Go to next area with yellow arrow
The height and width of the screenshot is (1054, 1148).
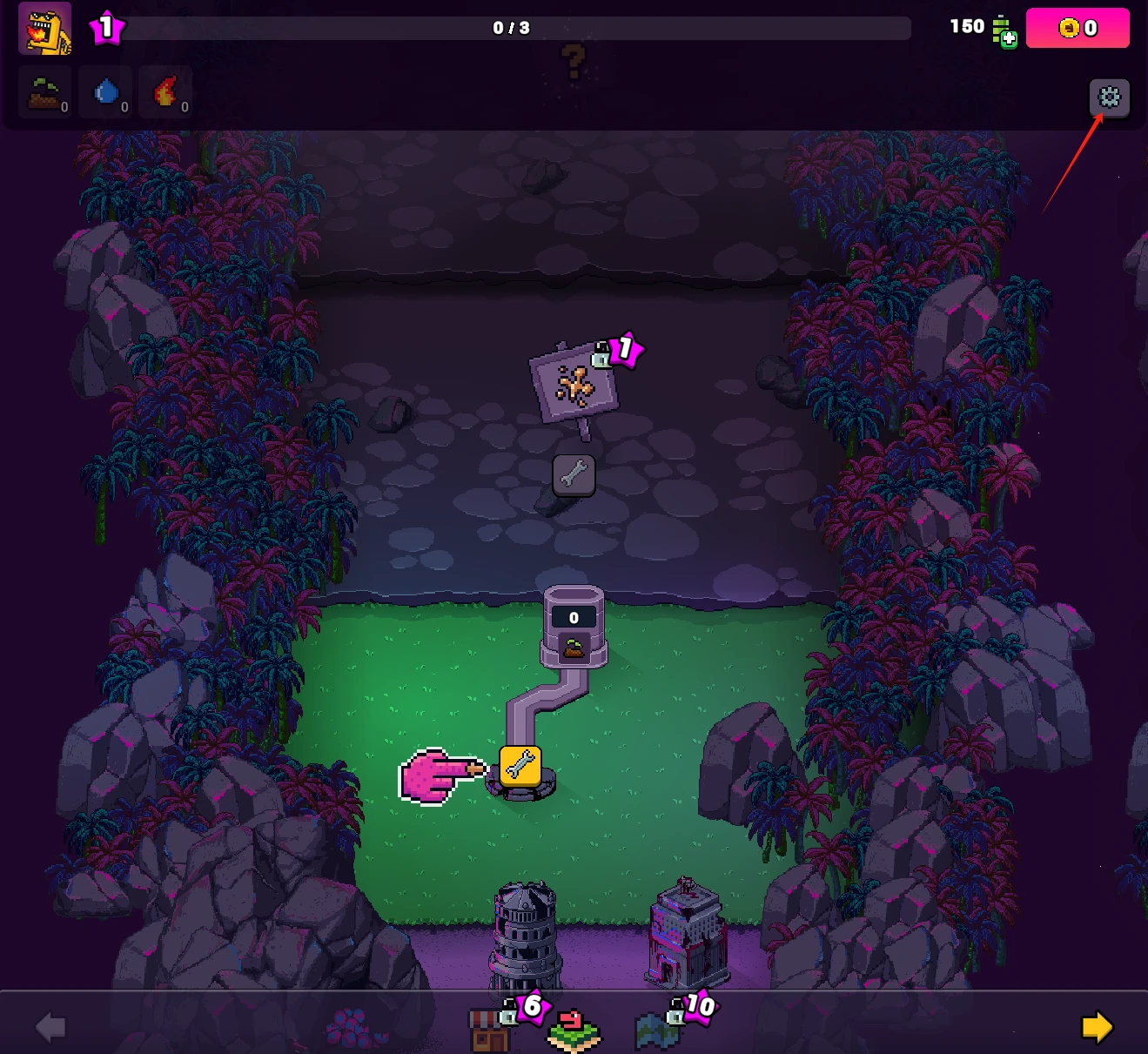(1097, 1027)
